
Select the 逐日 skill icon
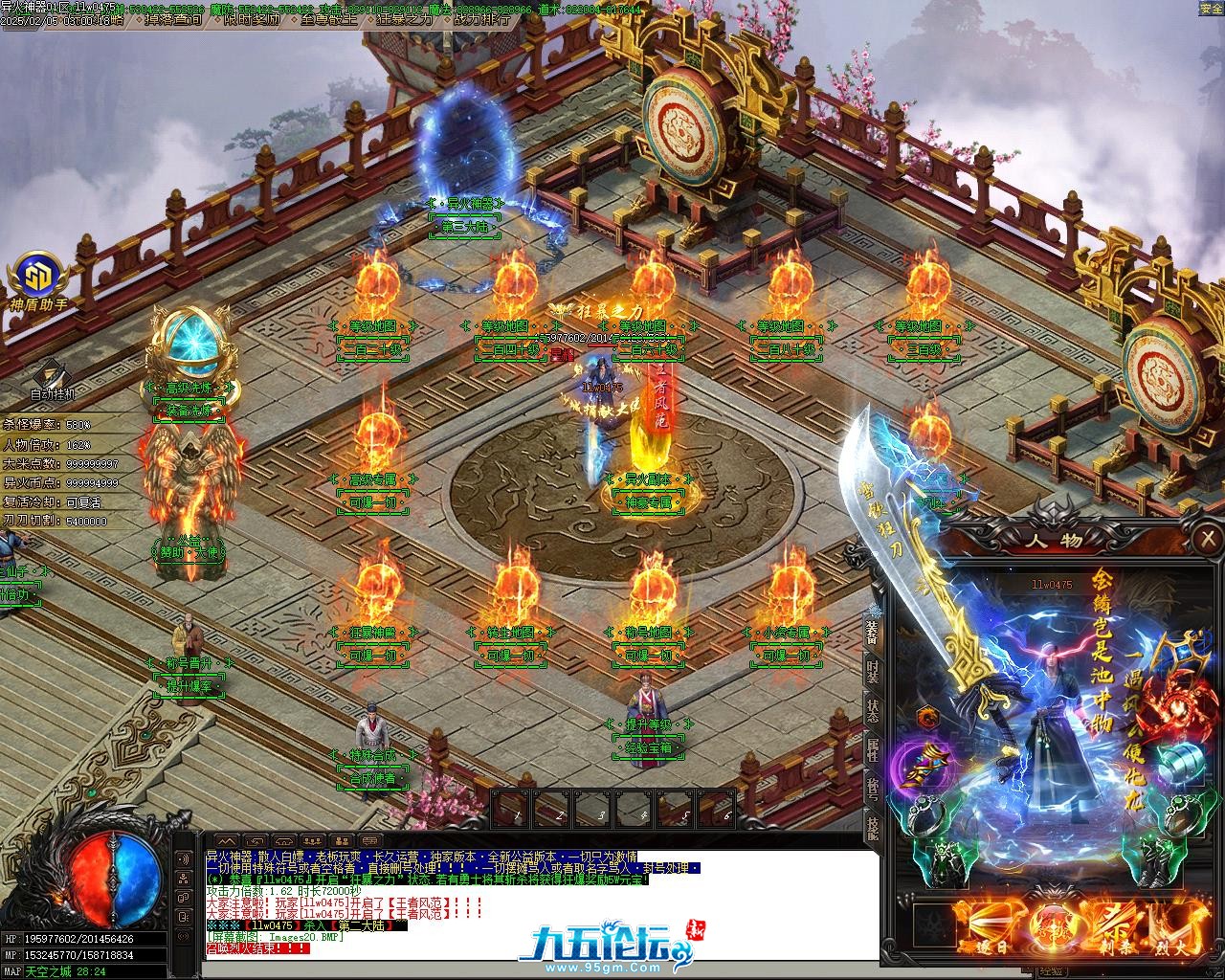point(990,925)
